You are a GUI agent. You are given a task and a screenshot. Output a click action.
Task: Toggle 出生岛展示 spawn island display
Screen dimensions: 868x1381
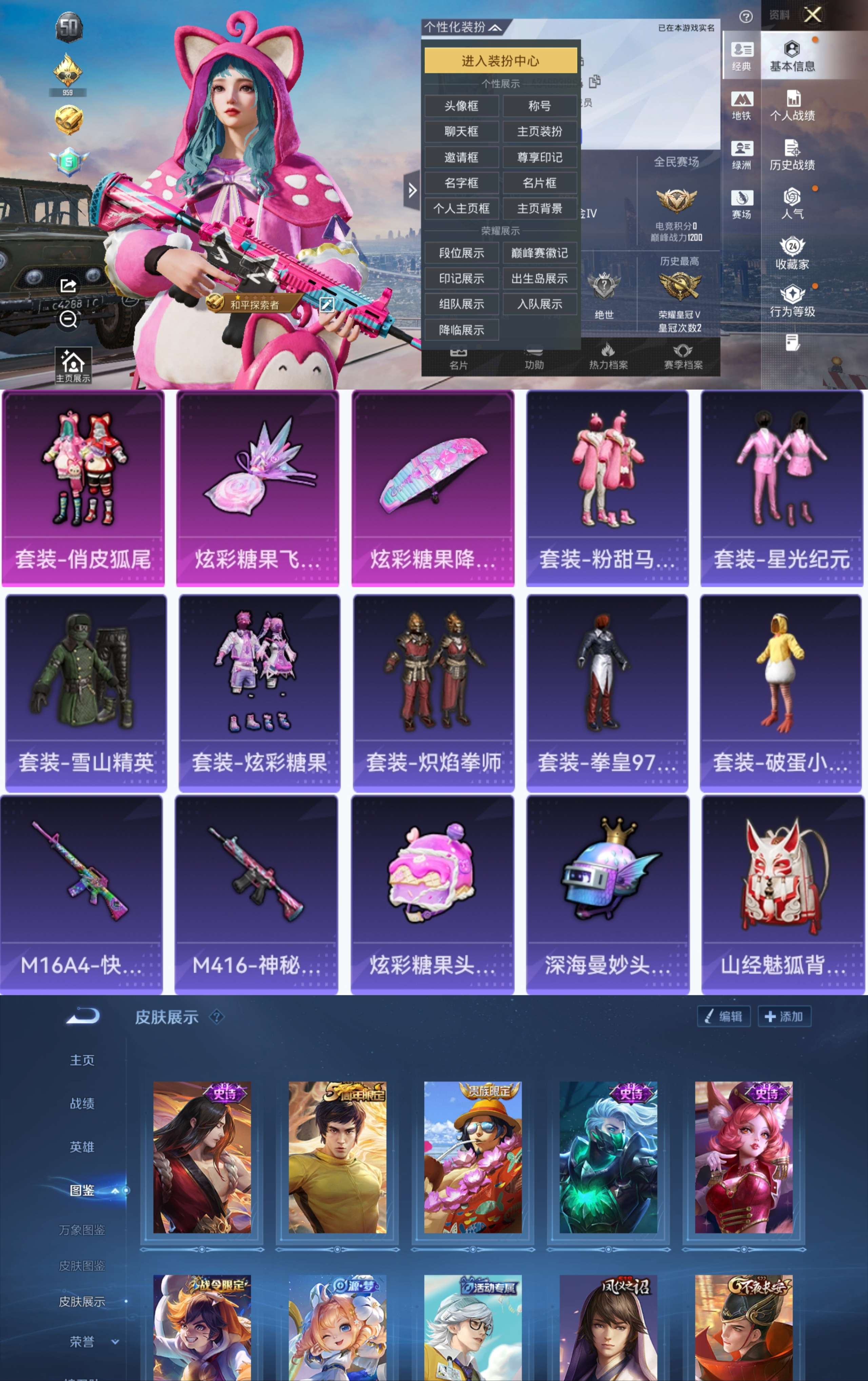click(x=539, y=279)
